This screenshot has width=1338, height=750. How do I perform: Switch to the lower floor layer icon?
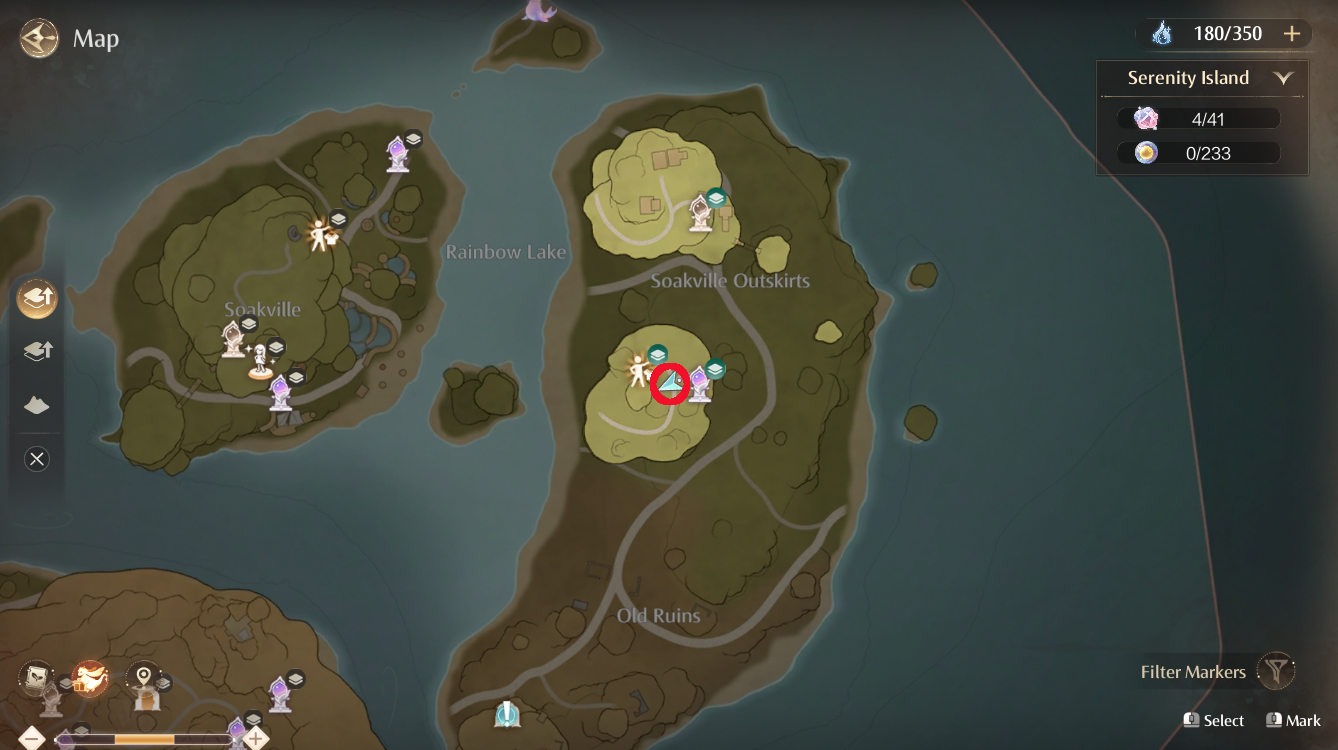(x=37, y=351)
